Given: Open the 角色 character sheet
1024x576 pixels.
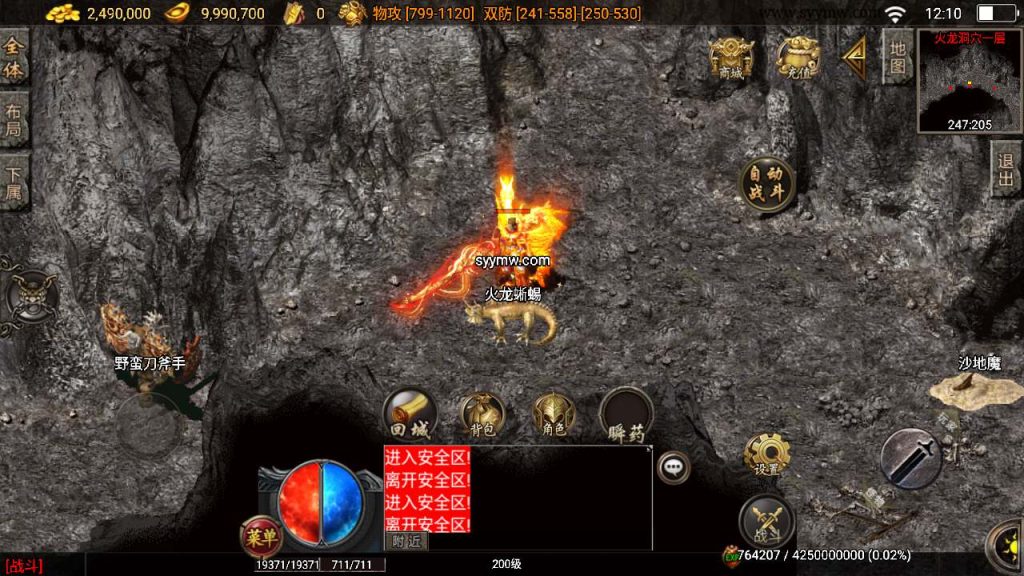Looking at the screenshot, I should pyautogui.click(x=553, y=414).
